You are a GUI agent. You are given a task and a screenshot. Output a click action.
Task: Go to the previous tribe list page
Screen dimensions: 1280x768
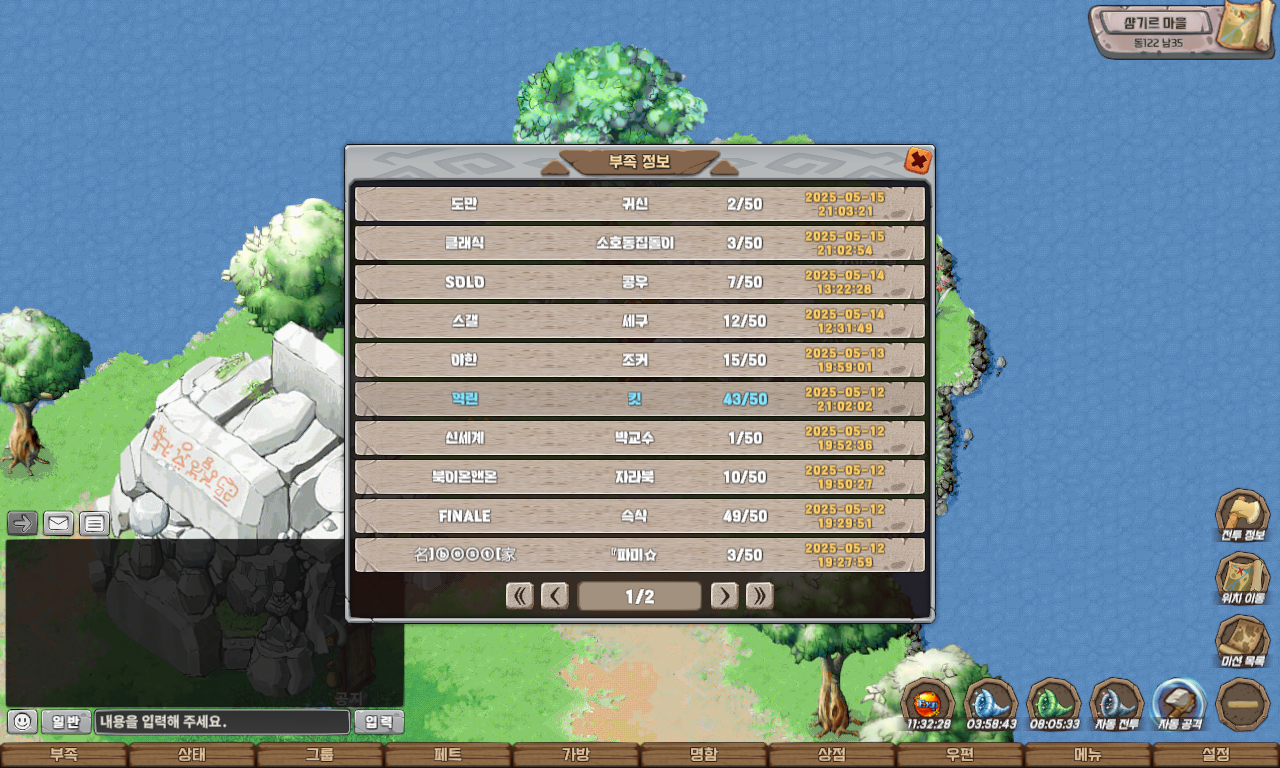coord(555,596)
